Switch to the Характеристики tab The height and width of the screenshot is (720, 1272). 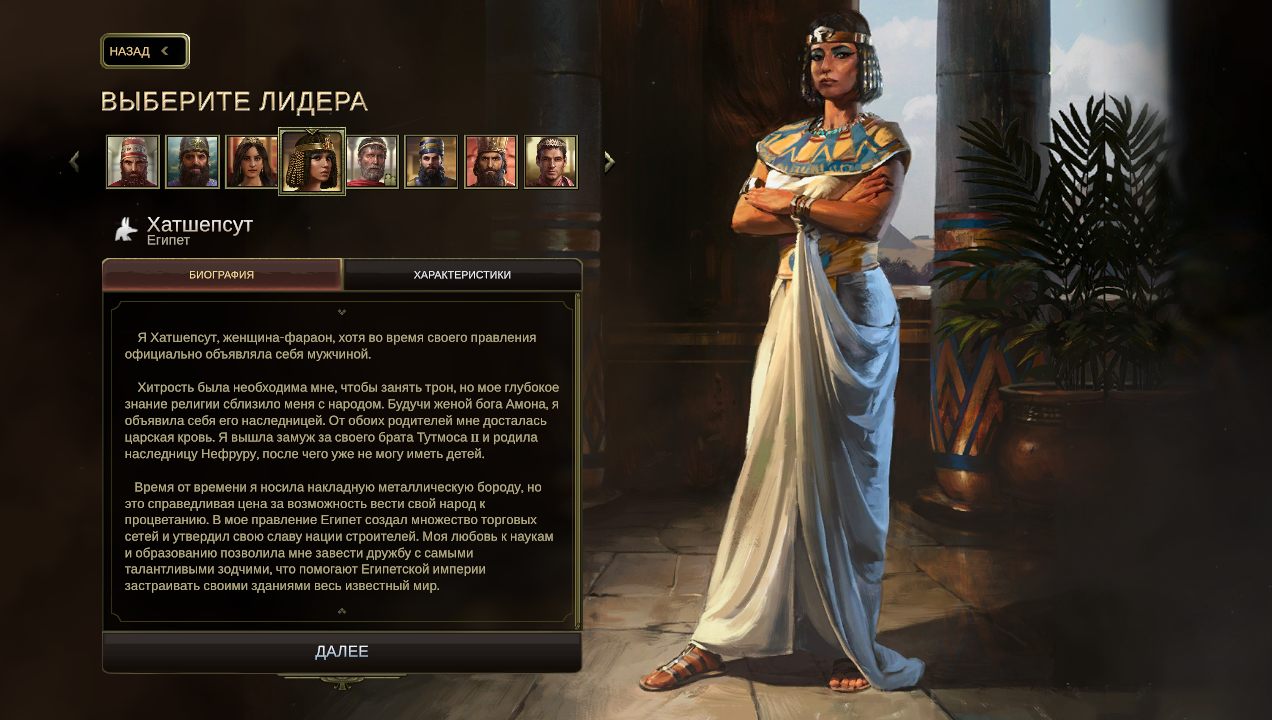462,275
